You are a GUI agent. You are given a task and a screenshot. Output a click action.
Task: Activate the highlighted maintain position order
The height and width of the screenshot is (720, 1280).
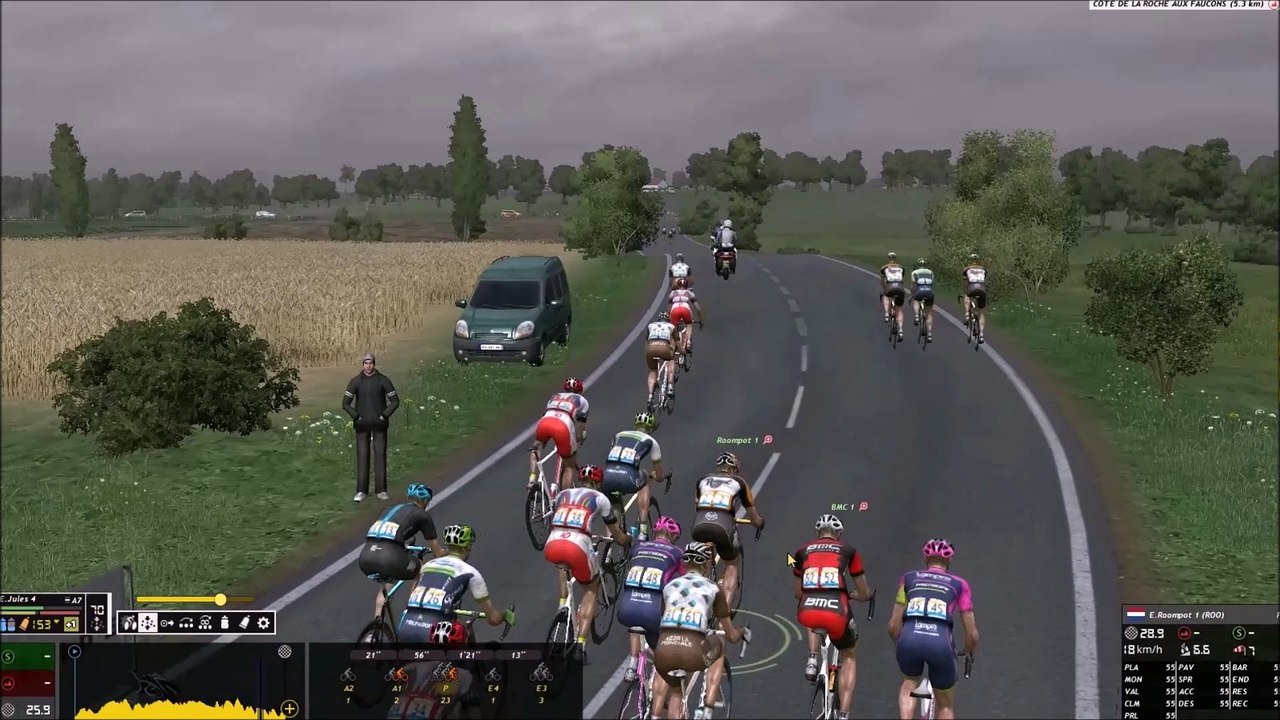point(148,623)
